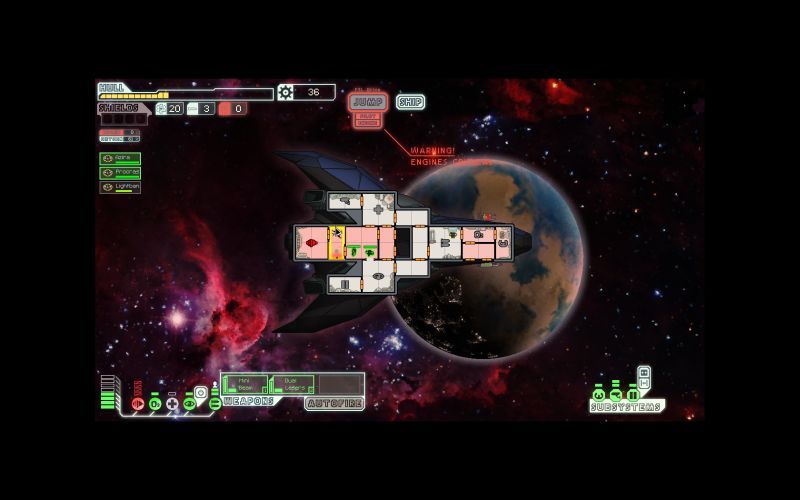Click the sensors subsystem icon
800x500 pixels.
tap(615, 394)
